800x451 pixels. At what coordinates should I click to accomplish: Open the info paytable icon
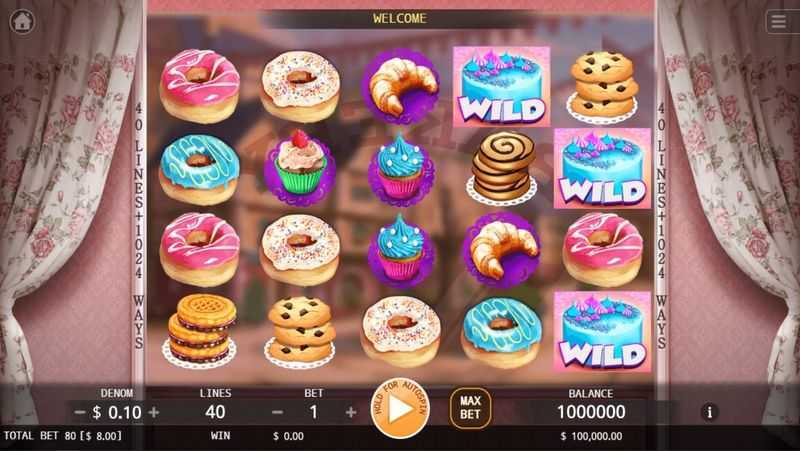[710, 411]
